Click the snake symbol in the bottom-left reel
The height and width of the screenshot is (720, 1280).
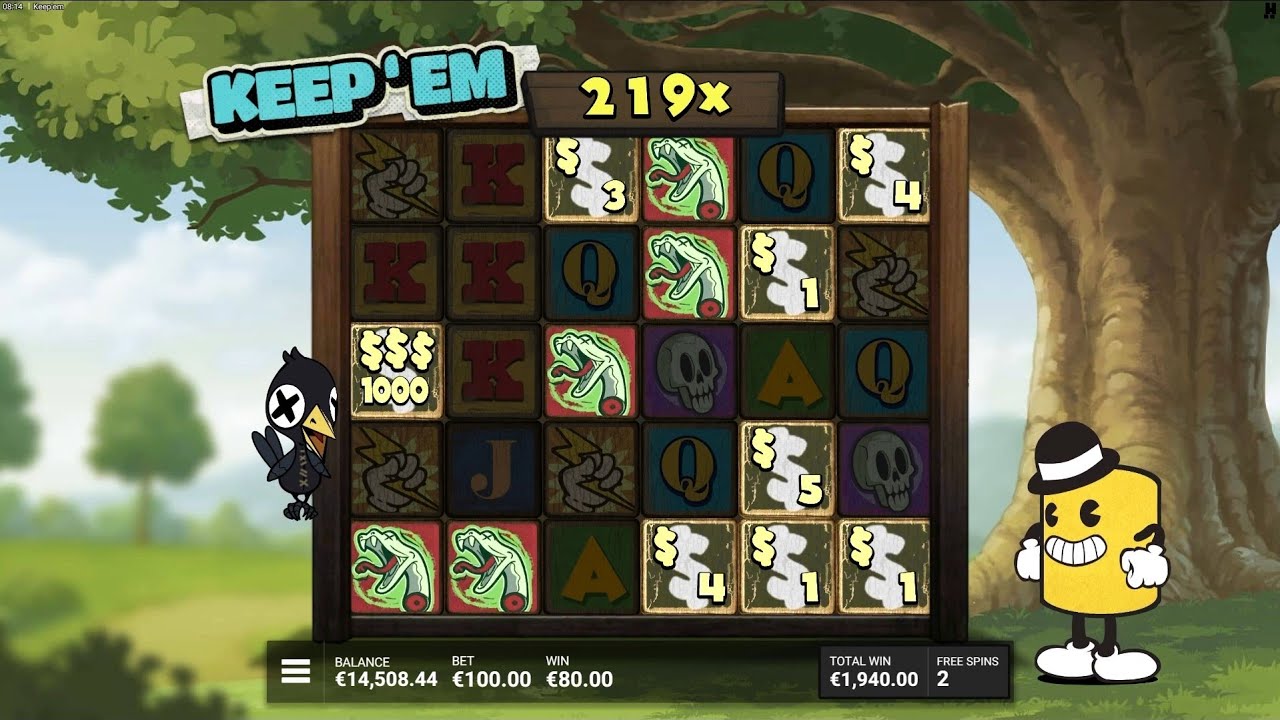[394, 565]
